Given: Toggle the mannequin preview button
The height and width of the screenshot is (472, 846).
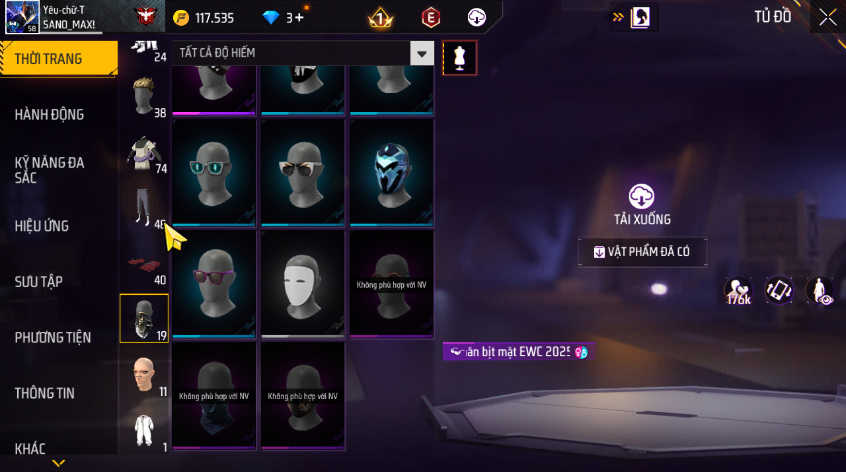Looking at the screenshot, I should coord(459,58).
